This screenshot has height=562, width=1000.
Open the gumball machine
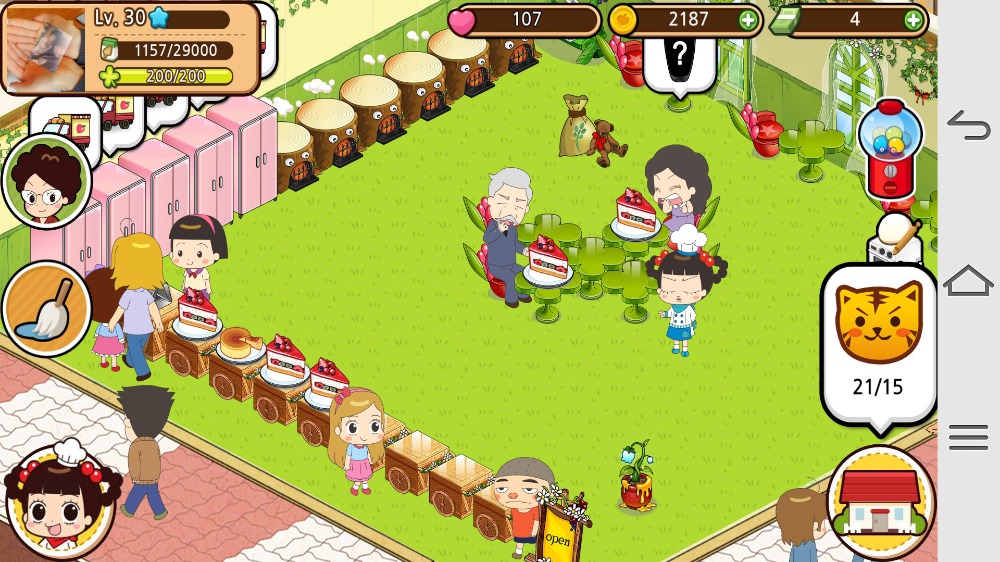(x=889, y=151)
